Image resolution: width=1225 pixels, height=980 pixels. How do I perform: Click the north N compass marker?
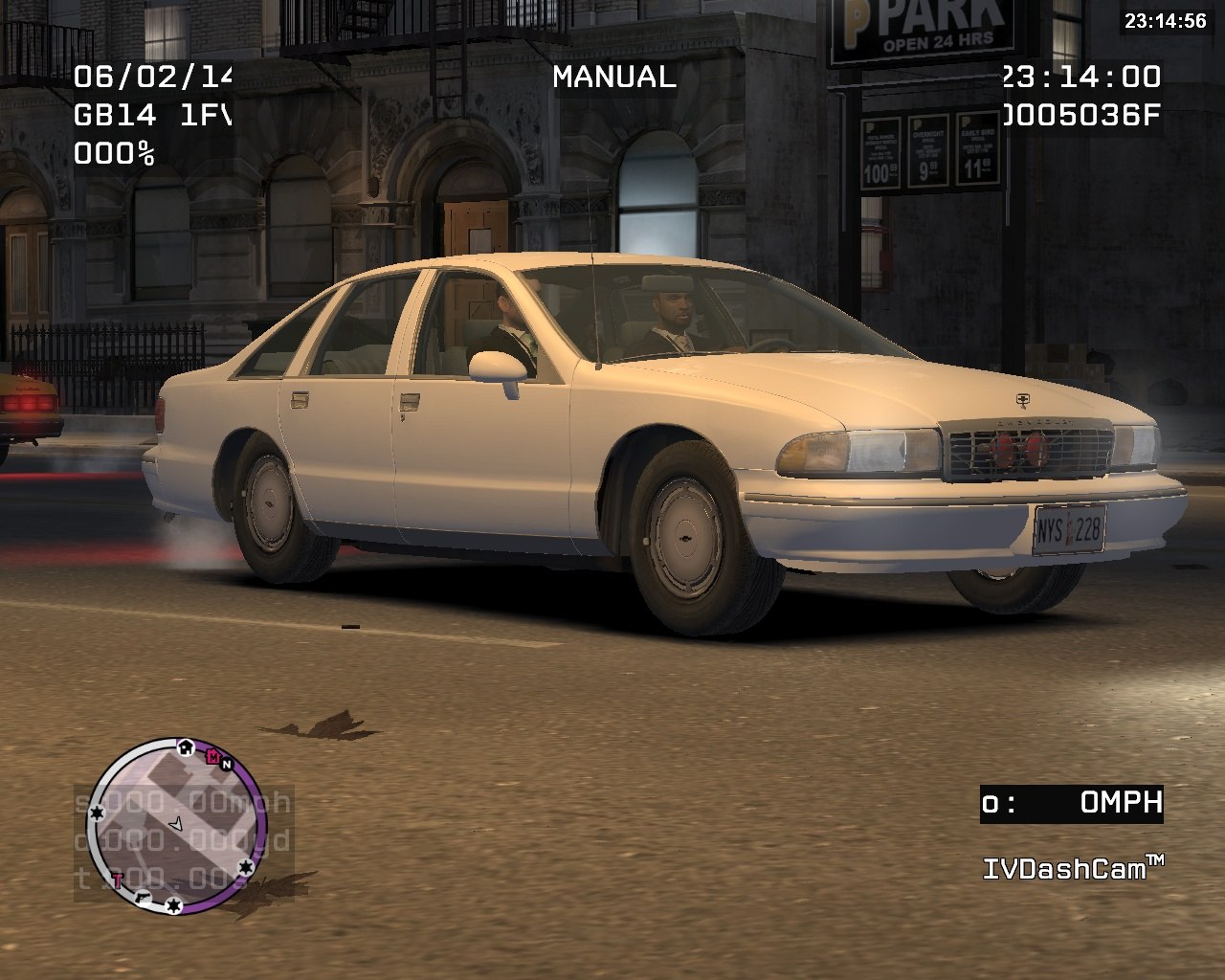tap(227, 764)
